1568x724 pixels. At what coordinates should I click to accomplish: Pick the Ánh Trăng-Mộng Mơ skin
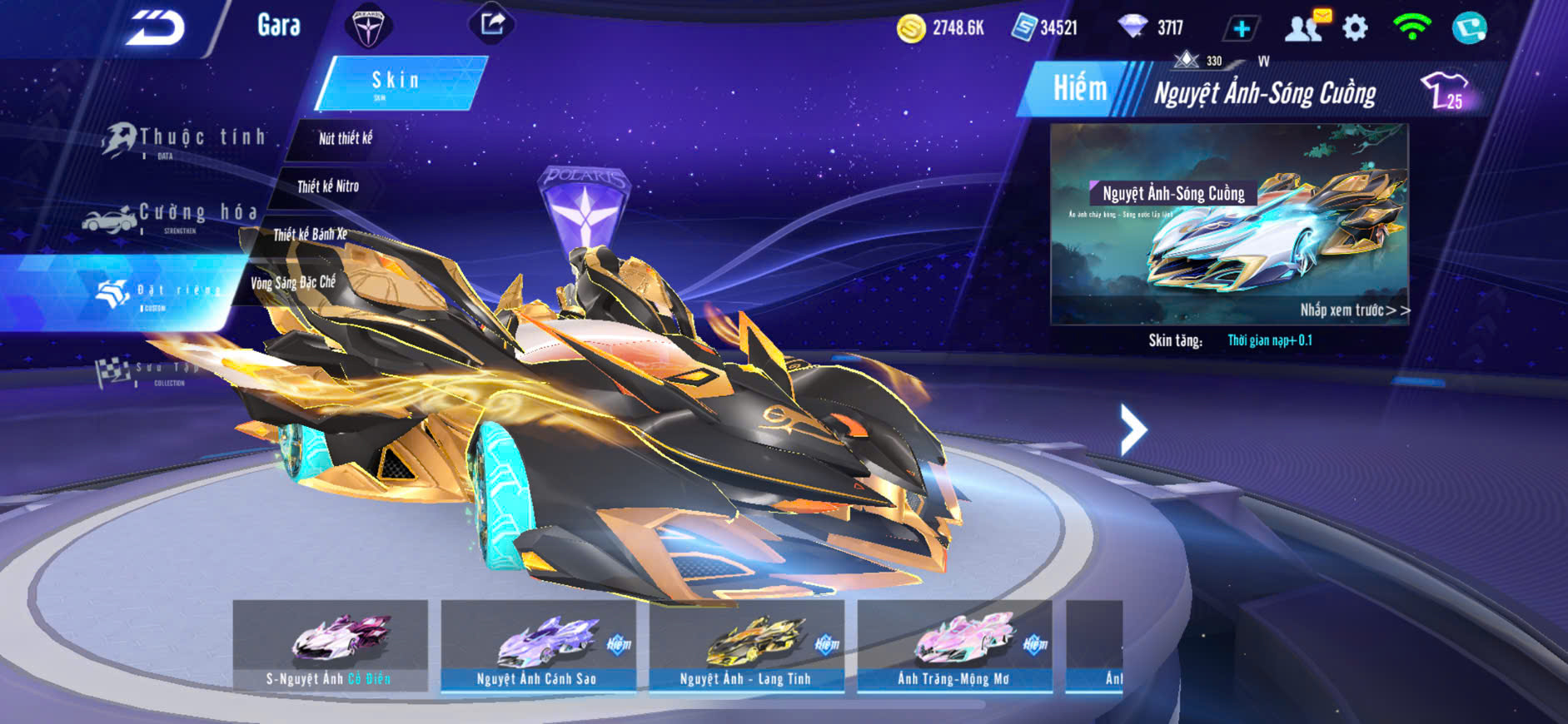(x=954, y=646)
